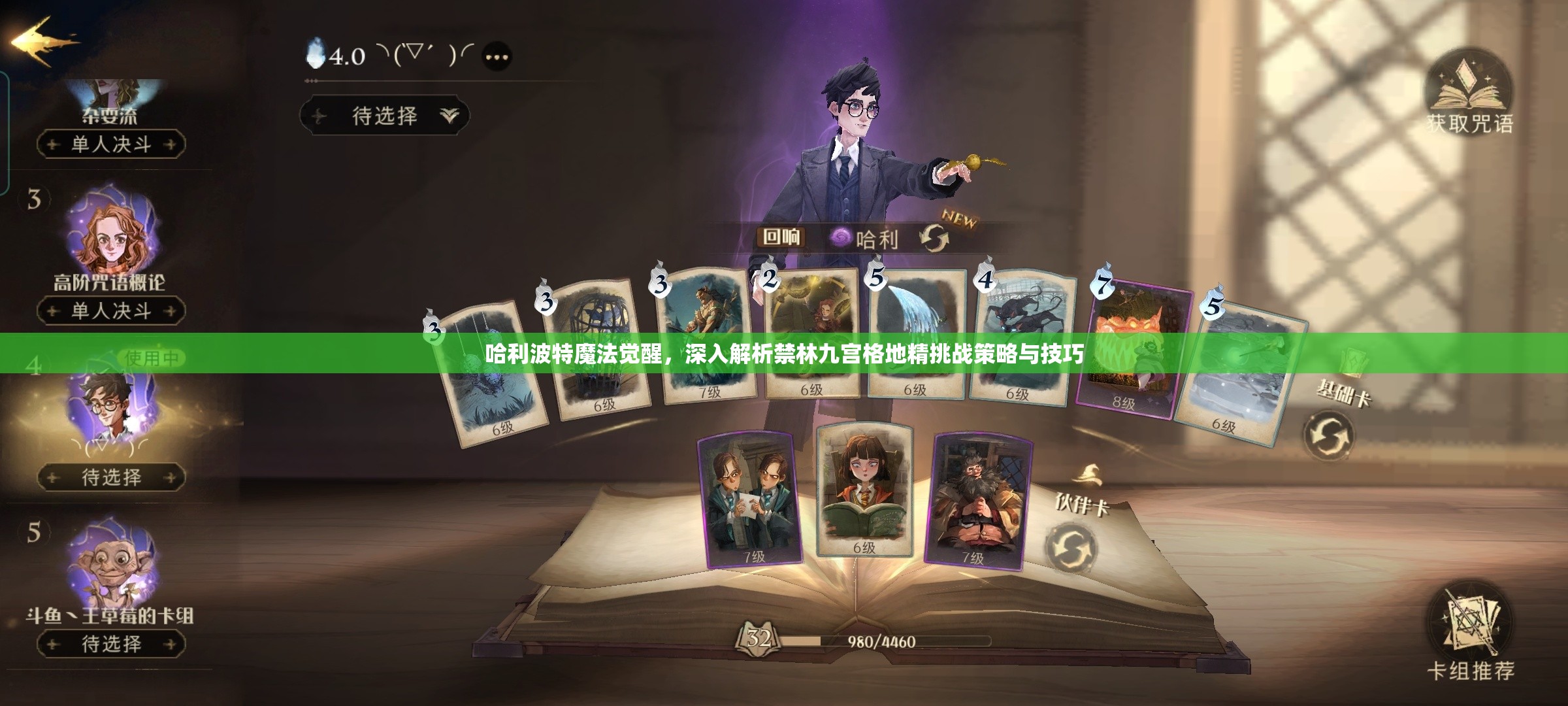Open the three-dot deck options button
Image resolution: width=1568 pixels, height=706 pixels.
(x=497, y=57)
